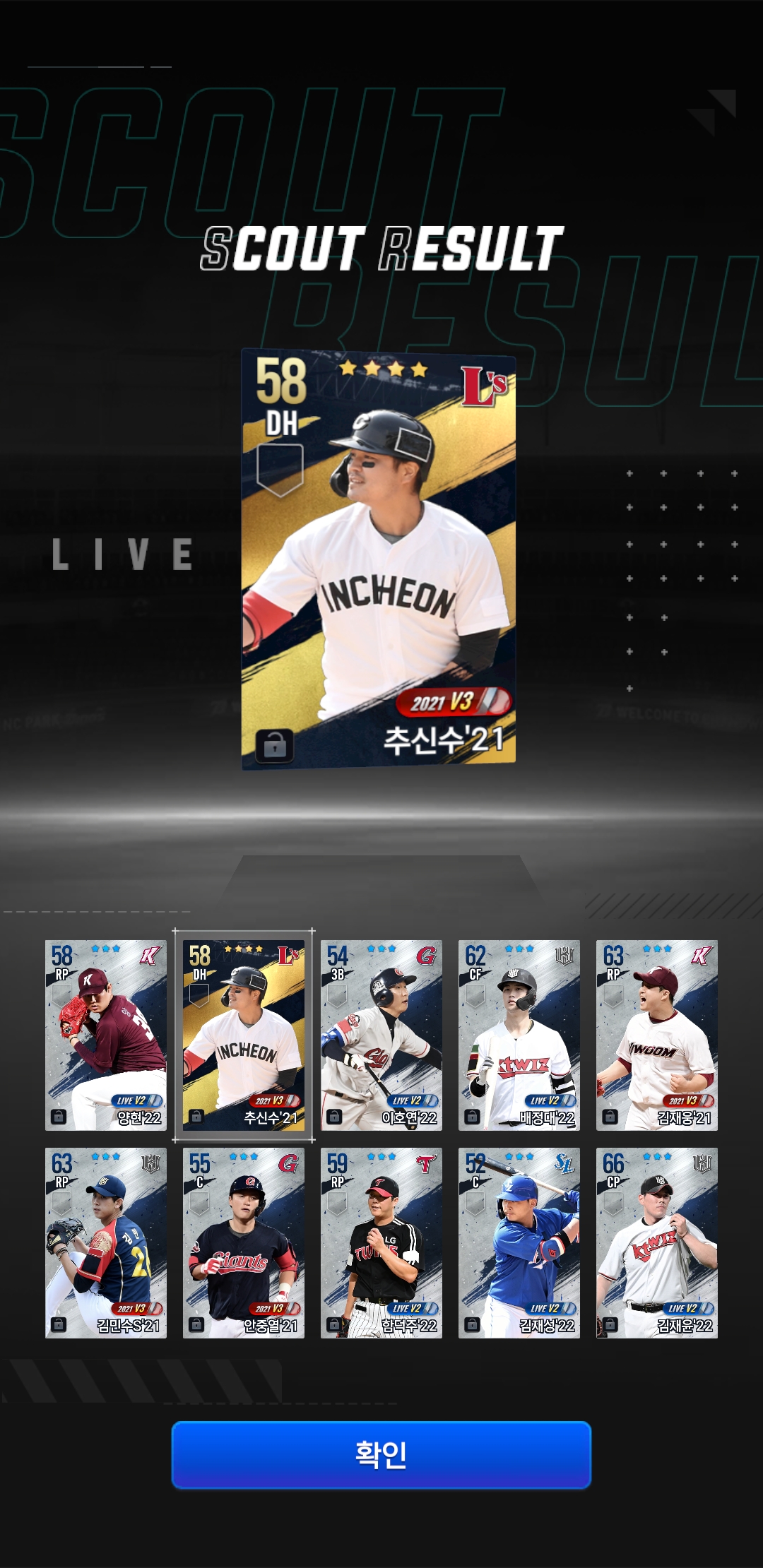
Task: Choose the 김재윤'22 CP card
Action: point(657,1242)
